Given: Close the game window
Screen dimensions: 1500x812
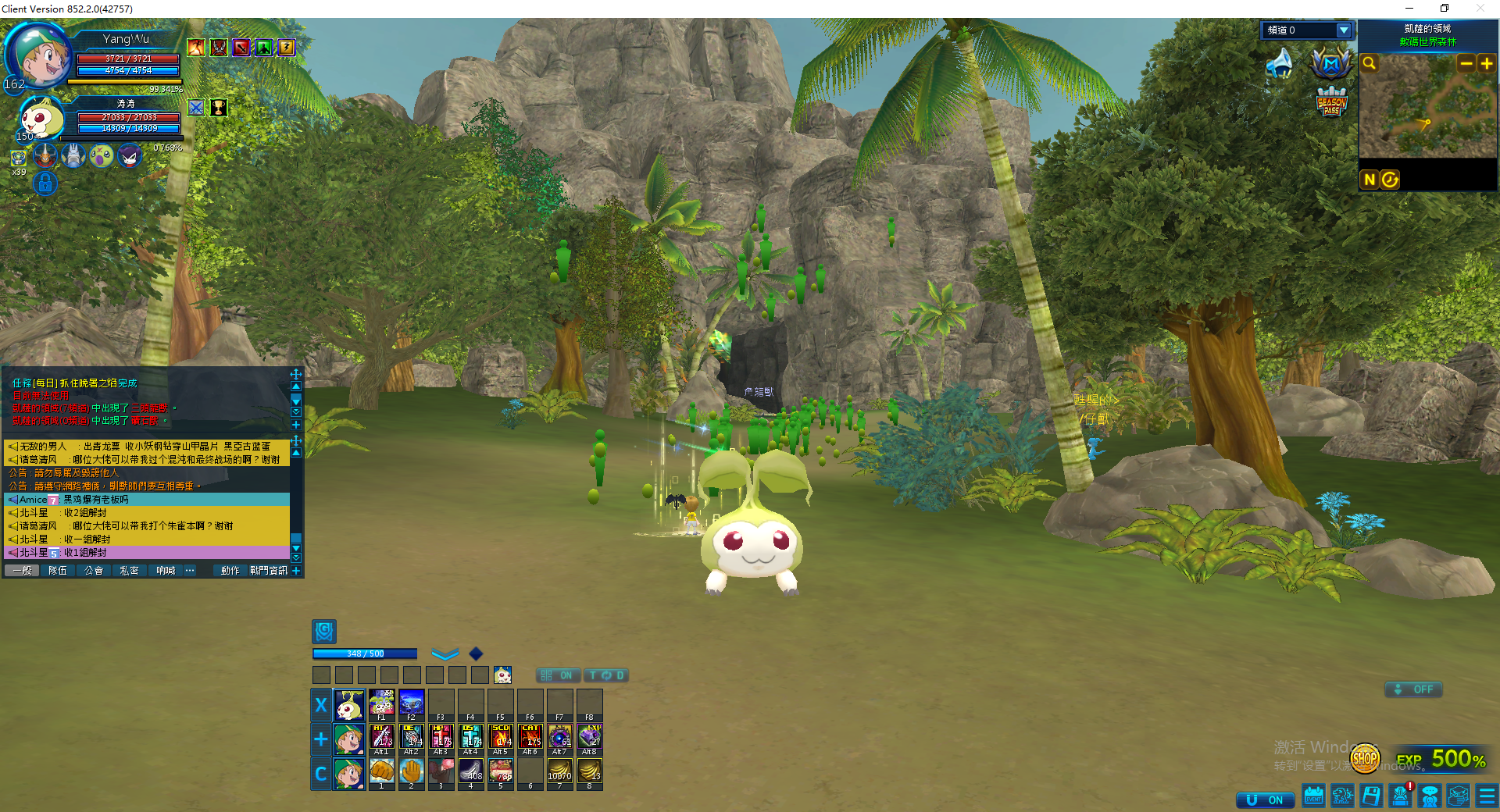Looking at the screenshot, I should [x=1480, y=9].
